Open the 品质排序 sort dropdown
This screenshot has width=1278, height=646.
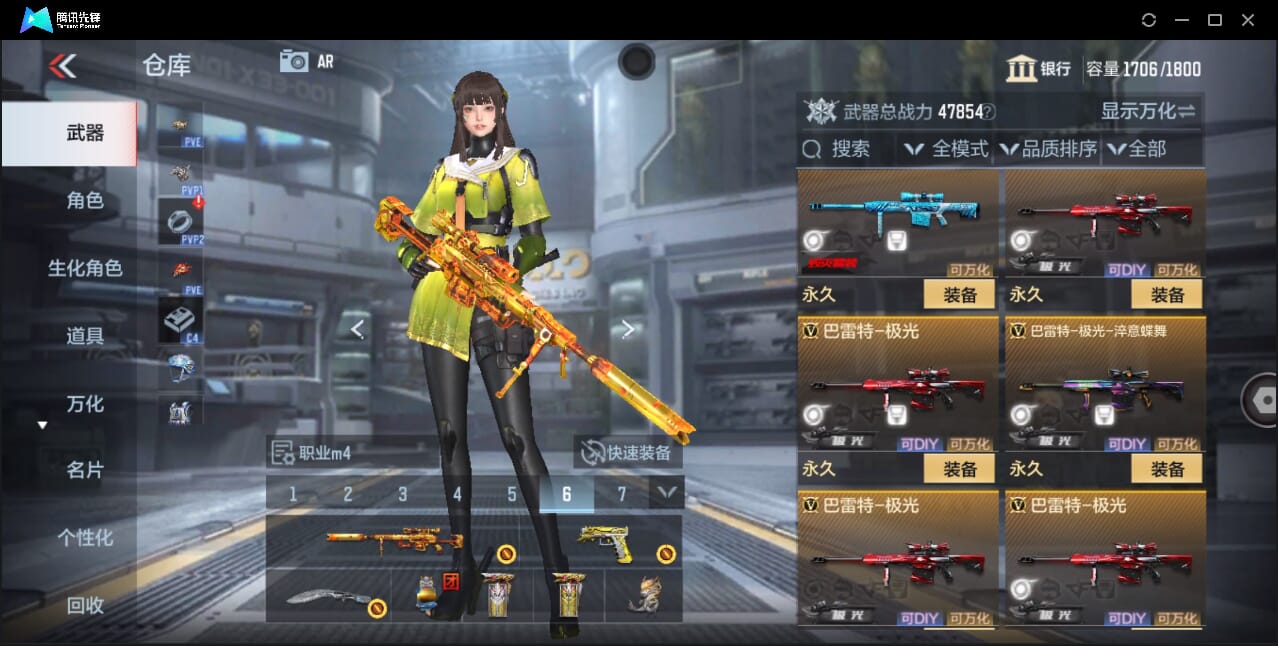1048,149
